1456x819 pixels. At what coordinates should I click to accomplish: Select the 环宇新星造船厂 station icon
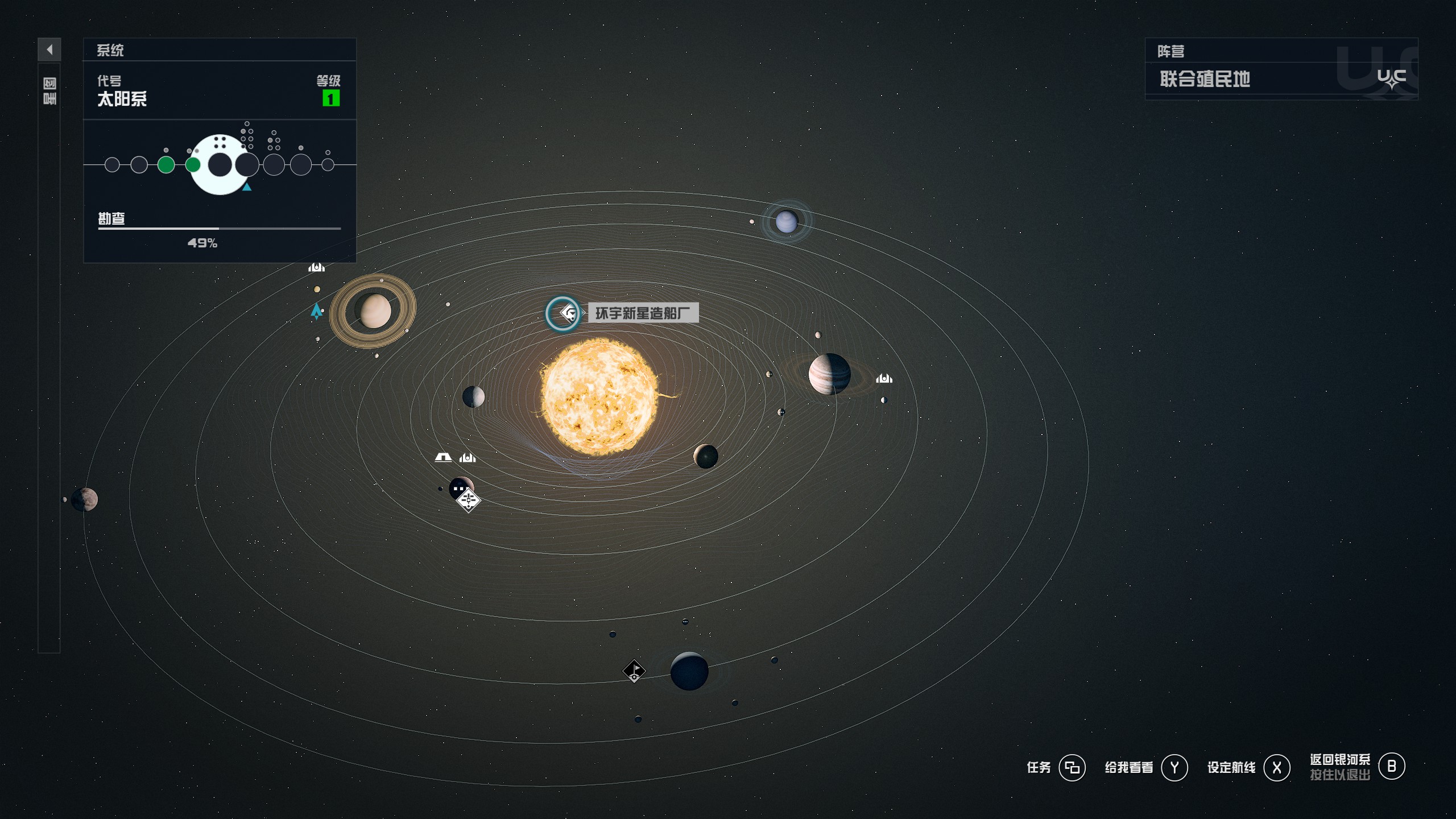[564, 313]
